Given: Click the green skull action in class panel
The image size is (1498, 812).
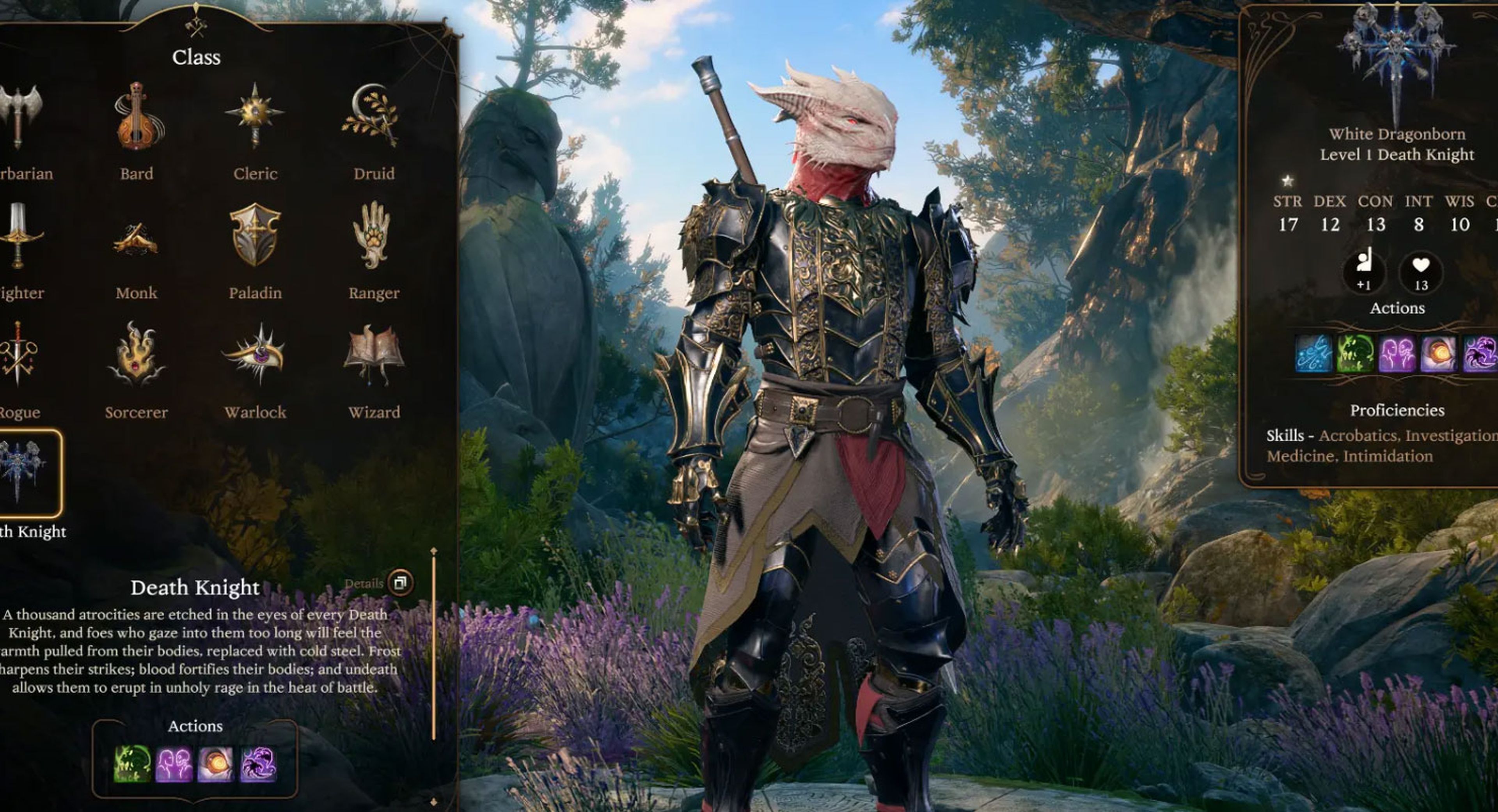Looking at the screenshot, I should click(x=132, y=764).
